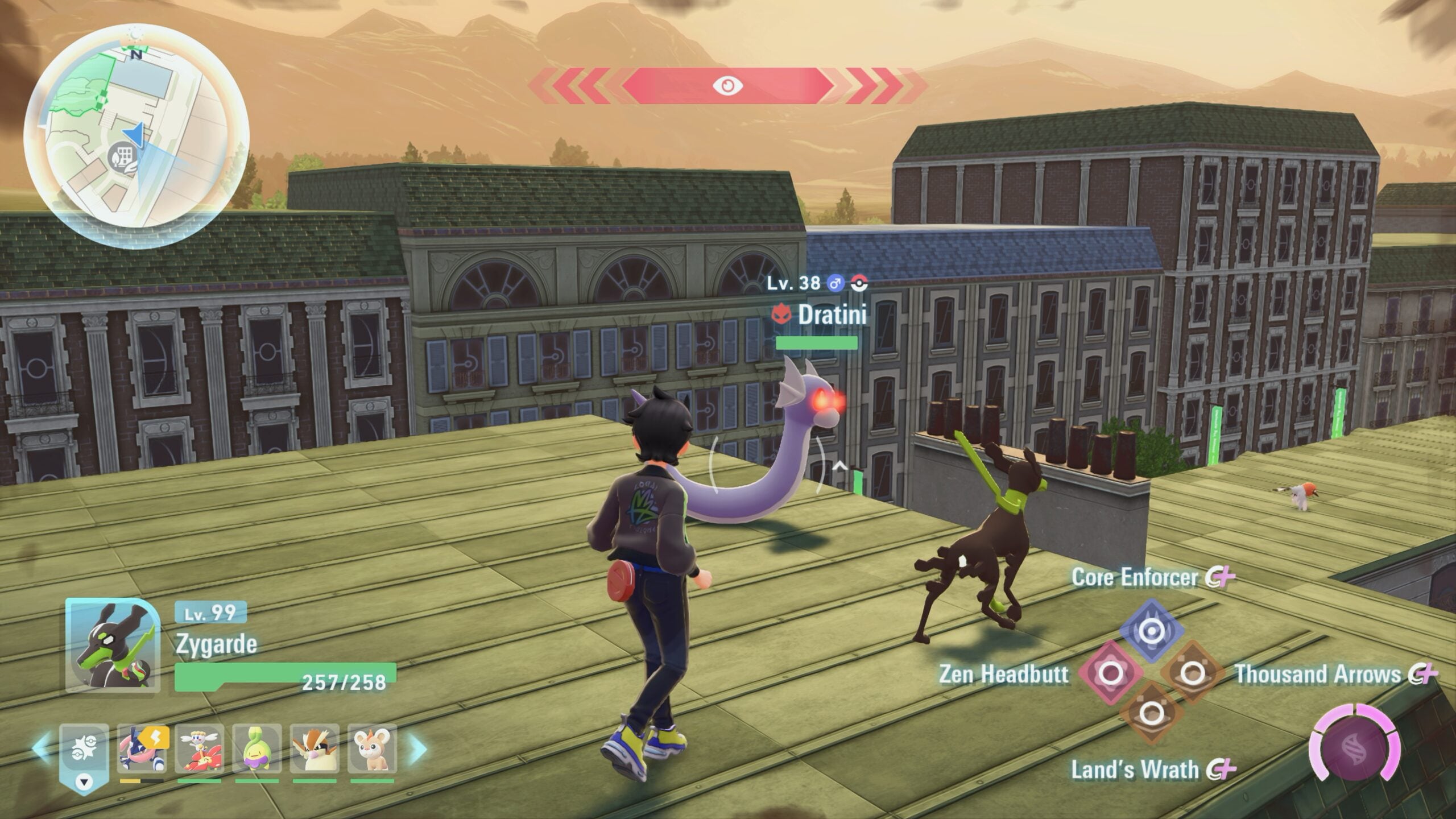The width and height of the screenshot is (1456, 819).
Task: Click the party bar's left arrow
Action: pyautogui.click(x=40, y=748)
